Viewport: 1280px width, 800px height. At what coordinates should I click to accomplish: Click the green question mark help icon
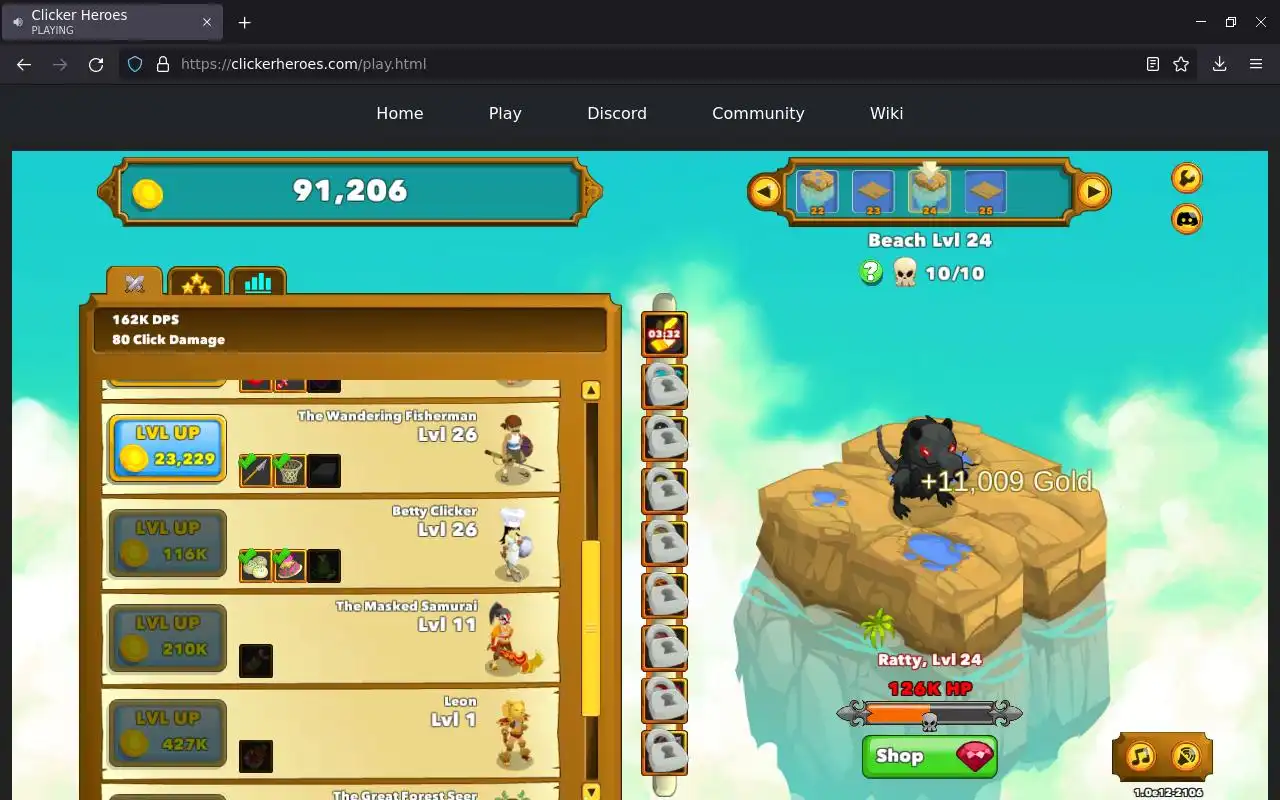[871, 272]
